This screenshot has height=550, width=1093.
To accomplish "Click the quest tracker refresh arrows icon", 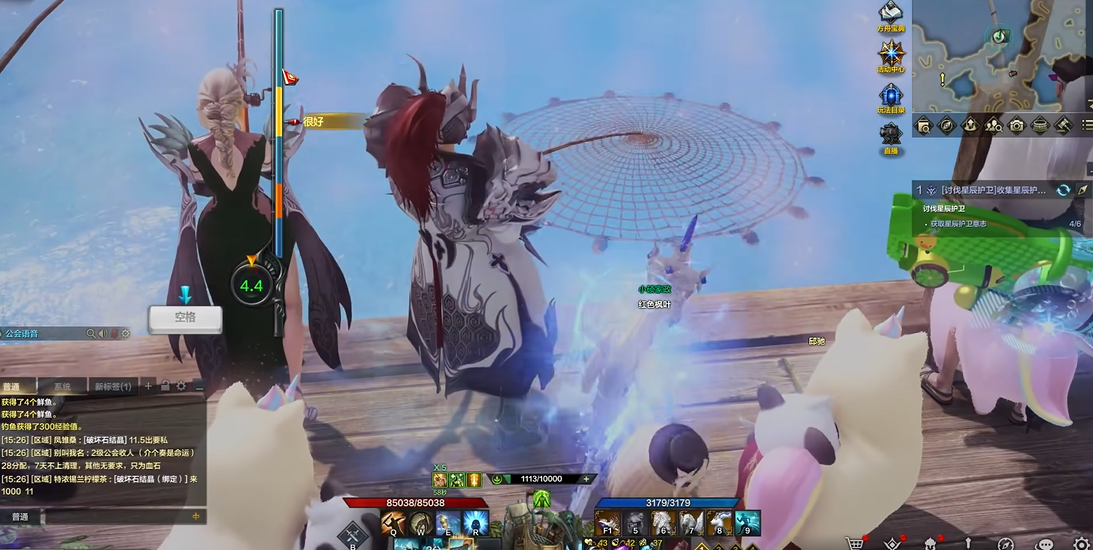I will click(1063, 189).
